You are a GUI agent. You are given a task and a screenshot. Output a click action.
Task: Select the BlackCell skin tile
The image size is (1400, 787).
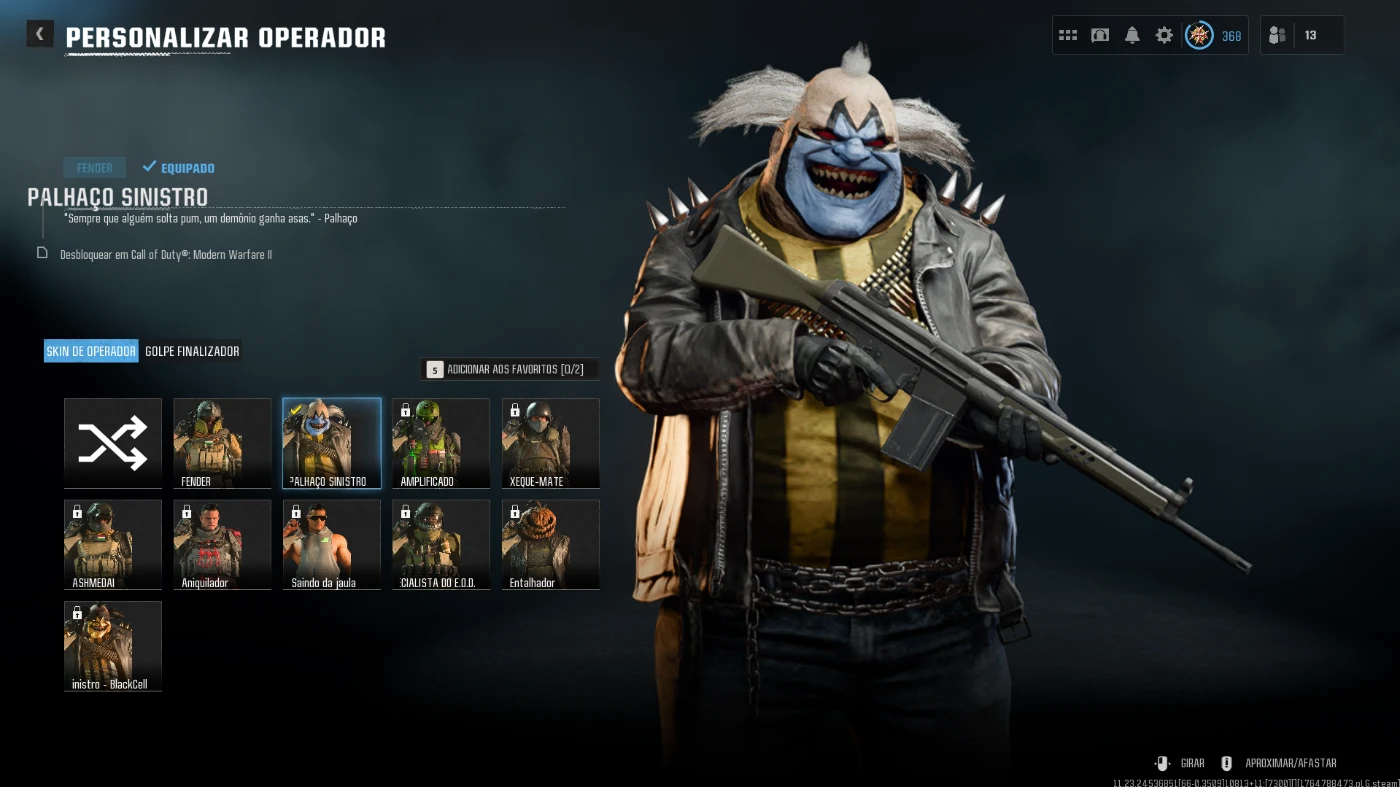[x=113, y=645]
